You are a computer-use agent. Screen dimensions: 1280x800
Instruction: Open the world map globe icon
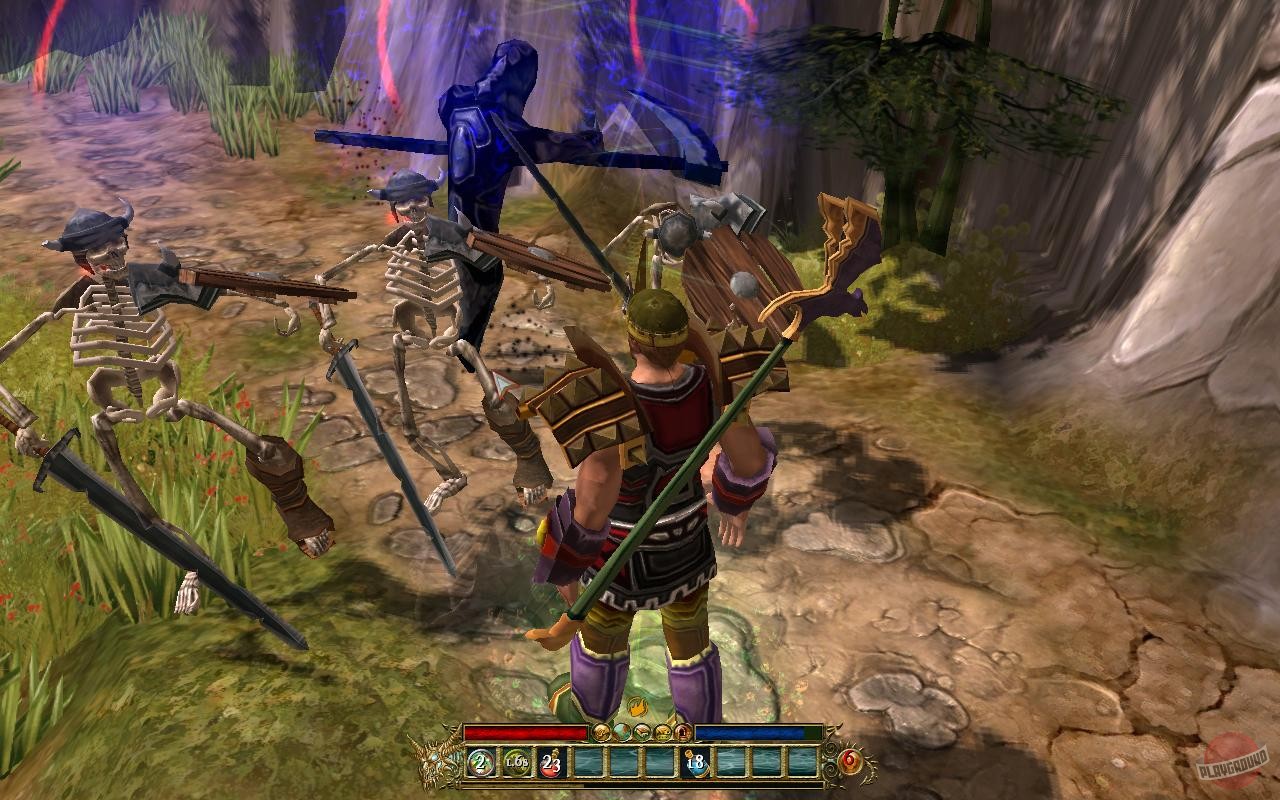click(x=623, y=732)
